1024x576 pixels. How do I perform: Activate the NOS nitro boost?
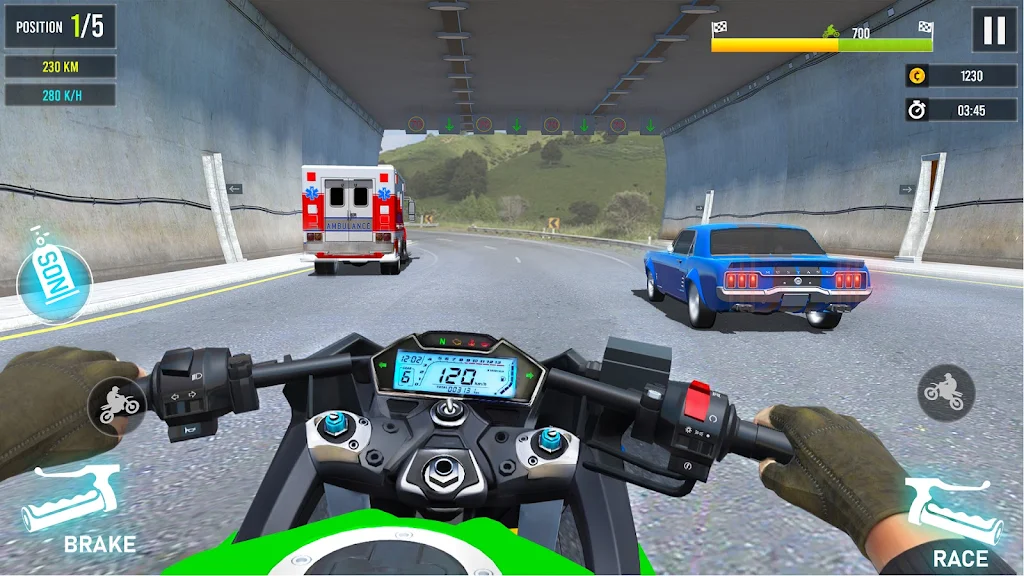pyautogui.click(x=54, y=273)
